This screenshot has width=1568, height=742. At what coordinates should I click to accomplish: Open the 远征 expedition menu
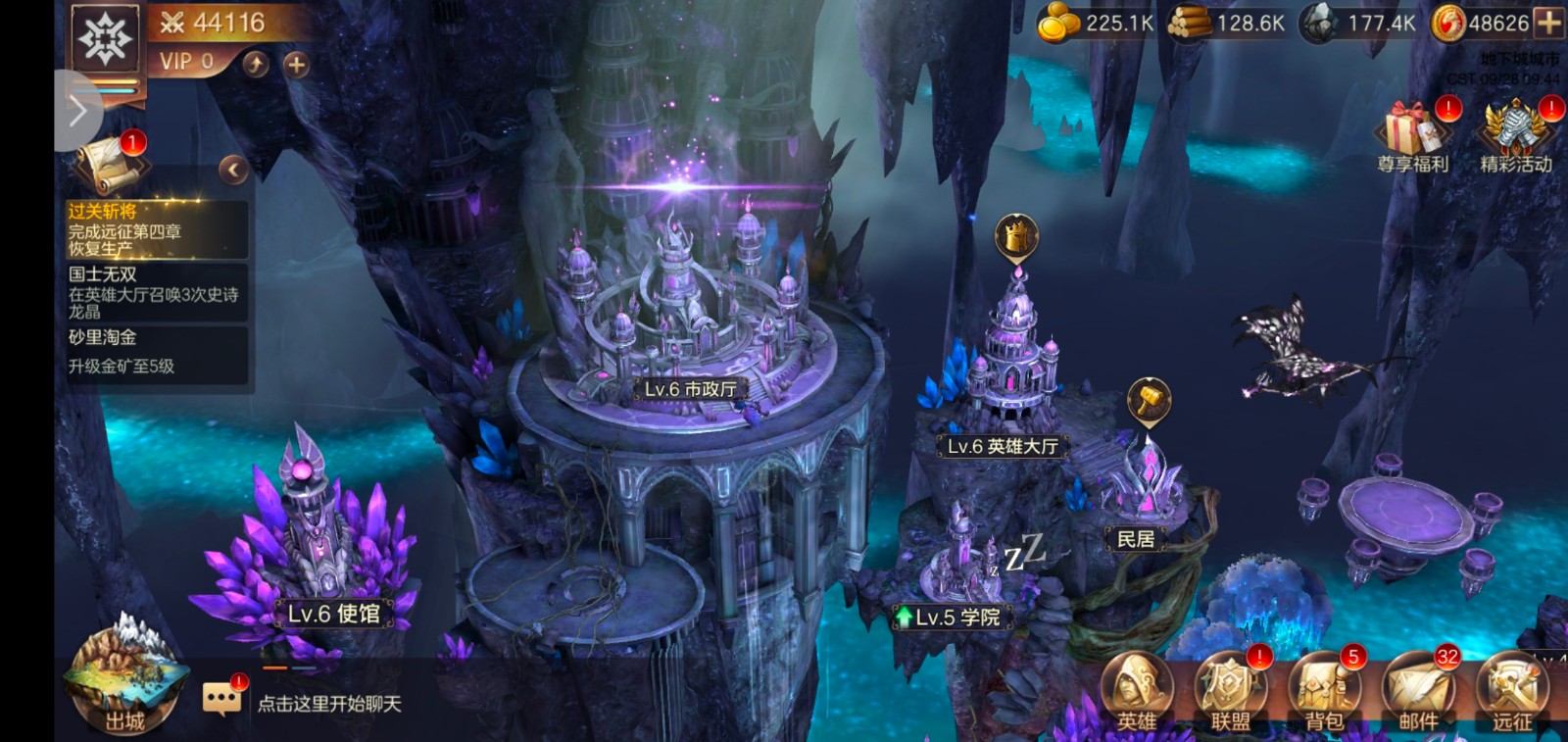click(x=1511, y=693)
